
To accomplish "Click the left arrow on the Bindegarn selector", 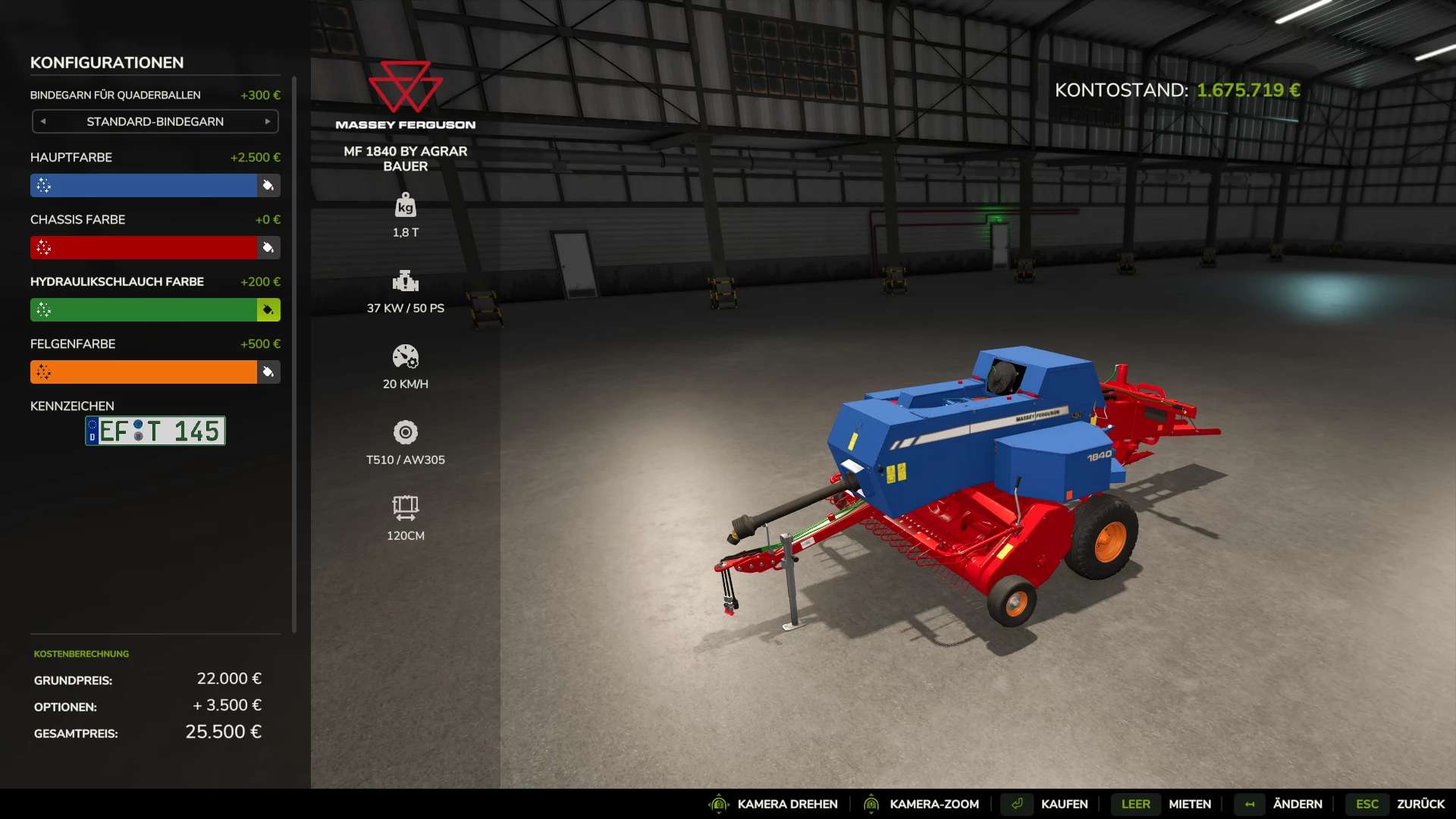I will tap(44, 121).
